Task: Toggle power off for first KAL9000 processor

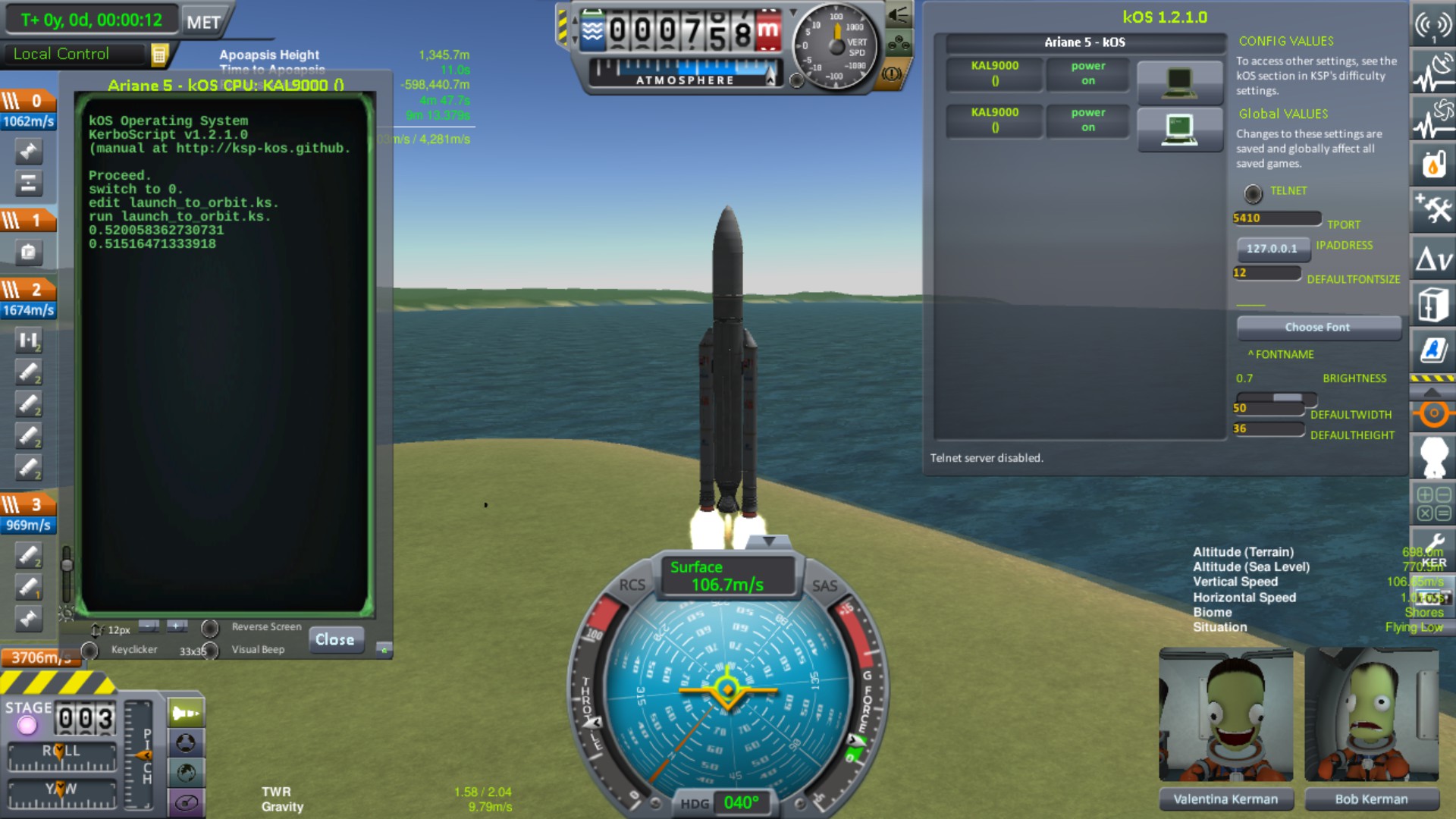Action: click(1087, 75)
